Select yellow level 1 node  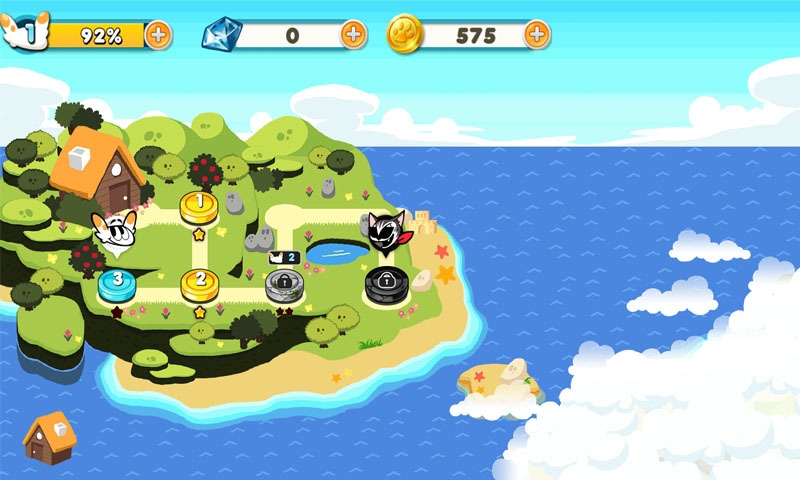point(199,207)
